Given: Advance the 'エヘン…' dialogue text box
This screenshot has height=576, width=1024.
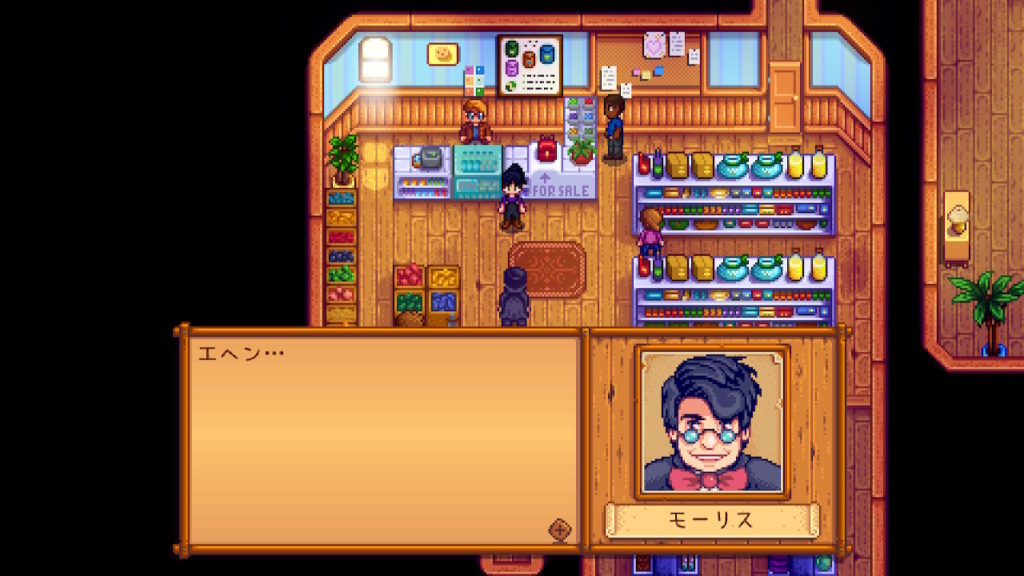Looking at the screenshot, I should click(380, 440).
